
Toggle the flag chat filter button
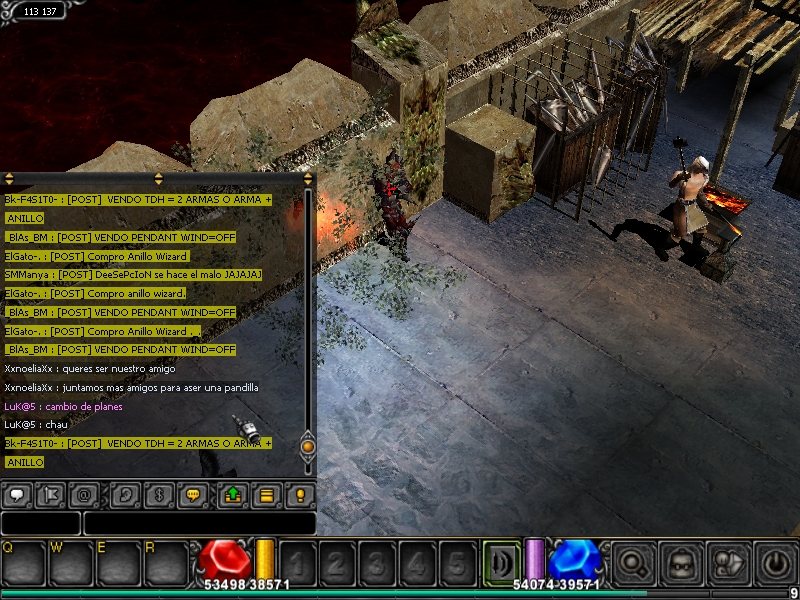(x=50, y=495)
